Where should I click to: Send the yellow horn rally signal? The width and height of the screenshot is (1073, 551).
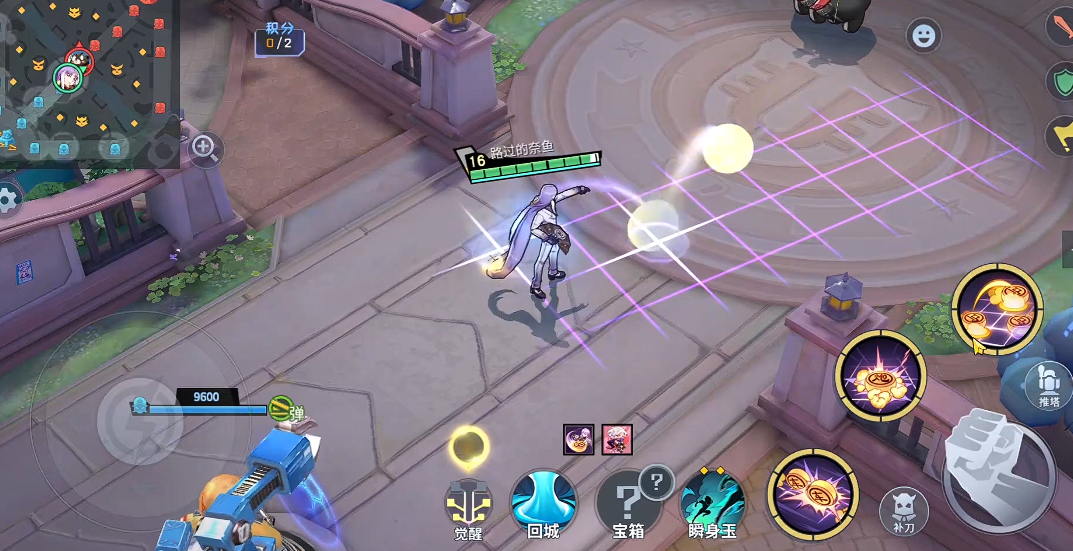1060,136
